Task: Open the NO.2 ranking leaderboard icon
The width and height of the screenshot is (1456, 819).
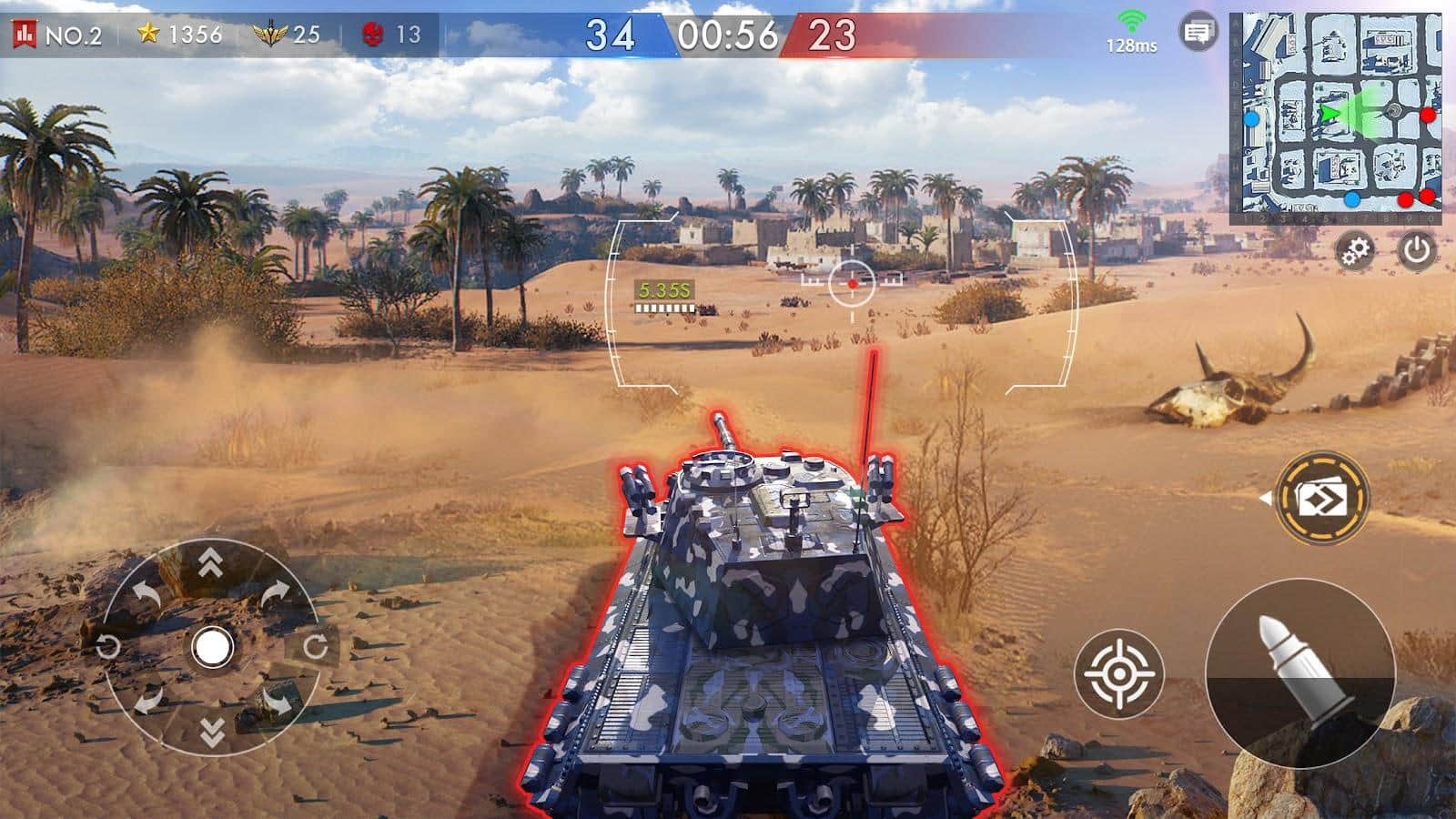Action: click(25, 35)
